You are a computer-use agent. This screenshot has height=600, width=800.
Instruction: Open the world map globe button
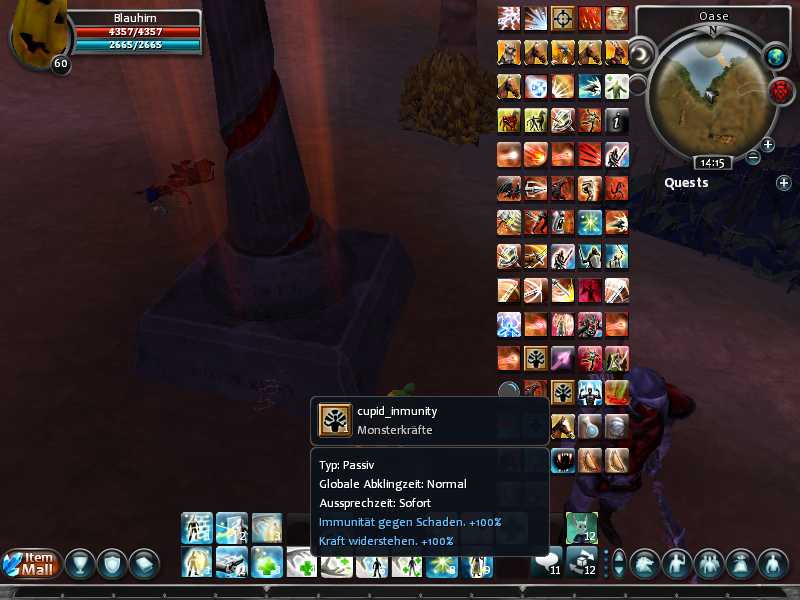(776, 57)
